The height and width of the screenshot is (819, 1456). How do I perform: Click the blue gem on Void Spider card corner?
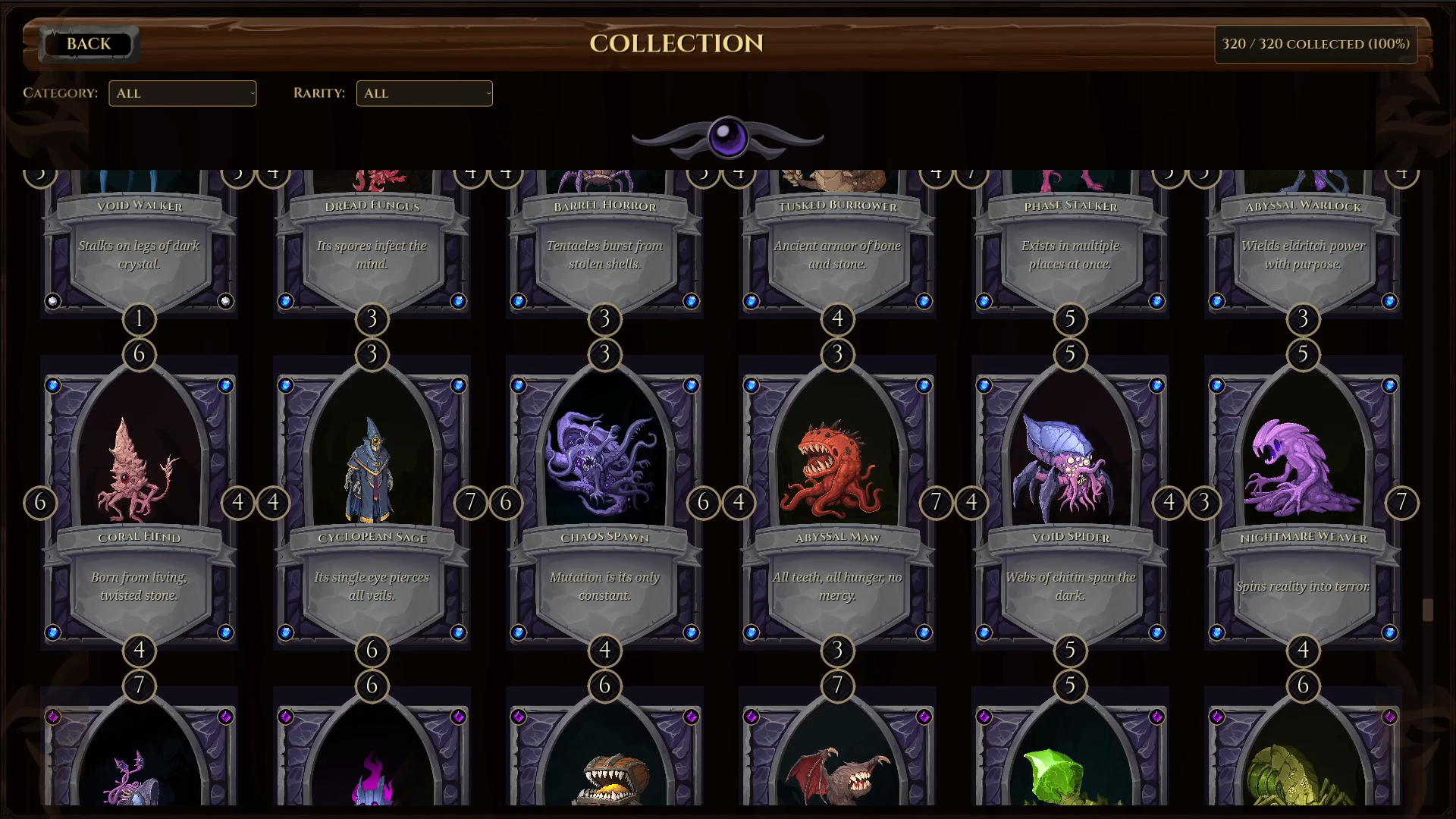coord(986,384)
